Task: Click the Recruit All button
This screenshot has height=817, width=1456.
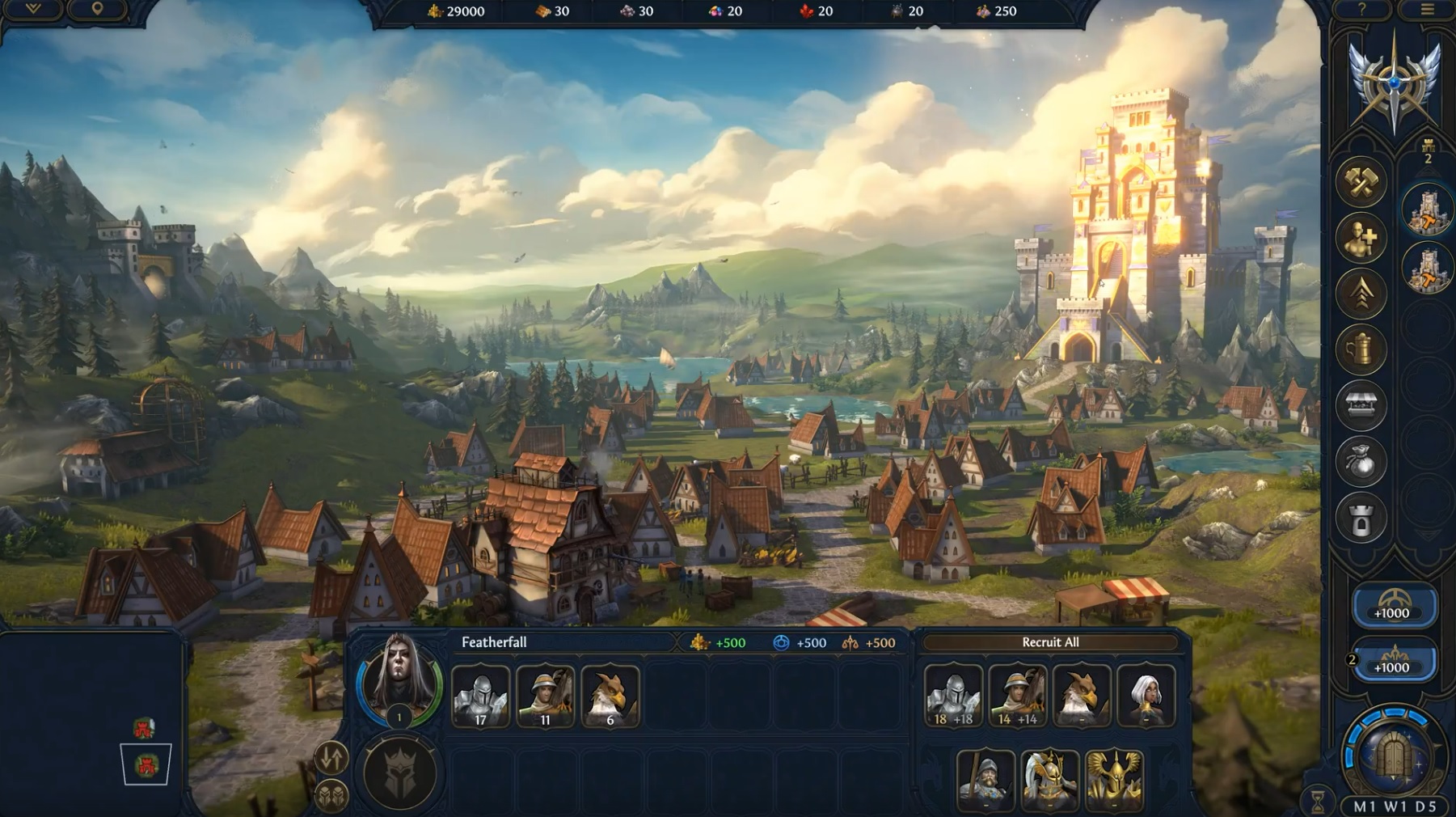Action: click(1049, 642)
